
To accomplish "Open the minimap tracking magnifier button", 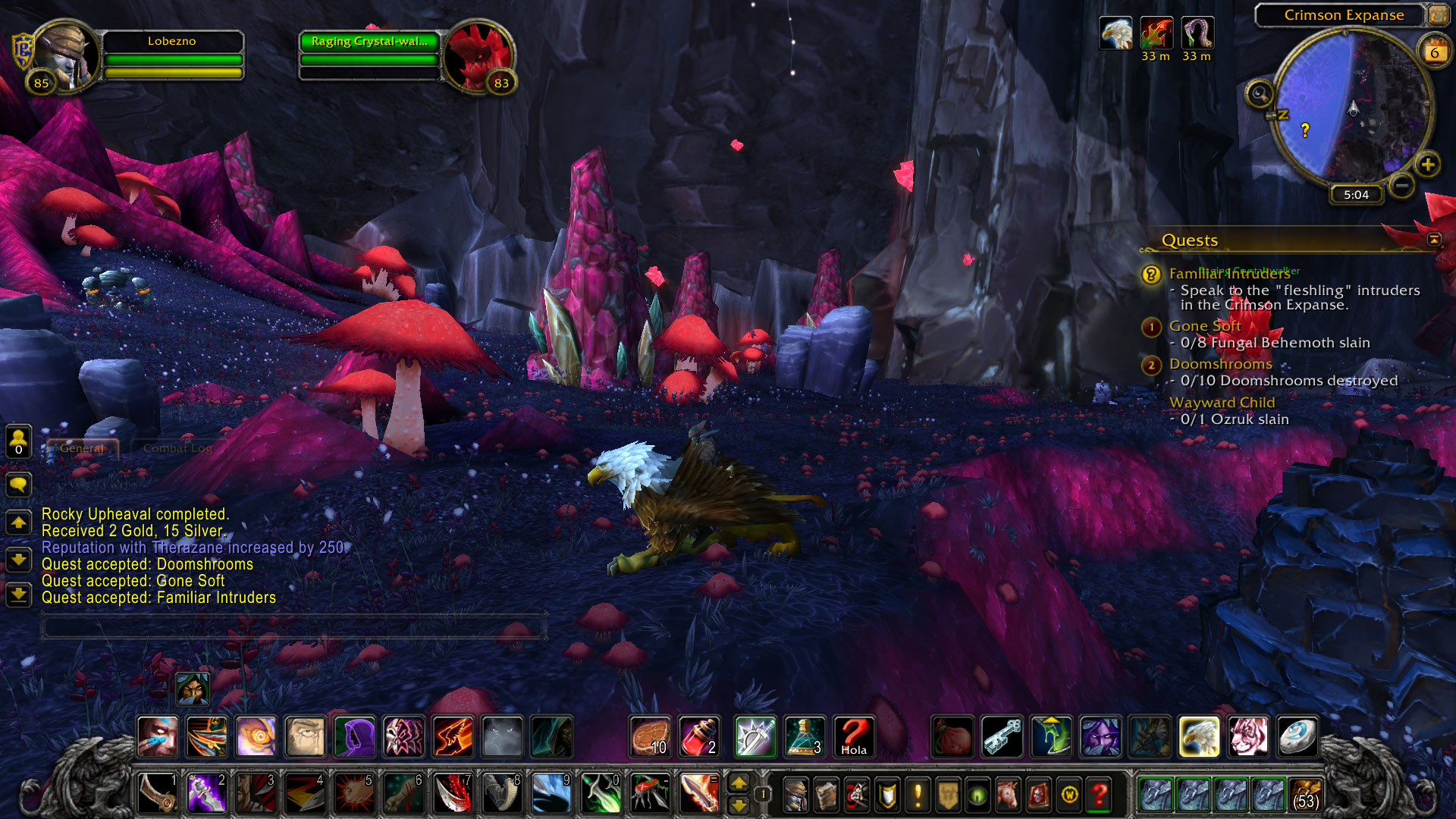I will point(1260,94).
